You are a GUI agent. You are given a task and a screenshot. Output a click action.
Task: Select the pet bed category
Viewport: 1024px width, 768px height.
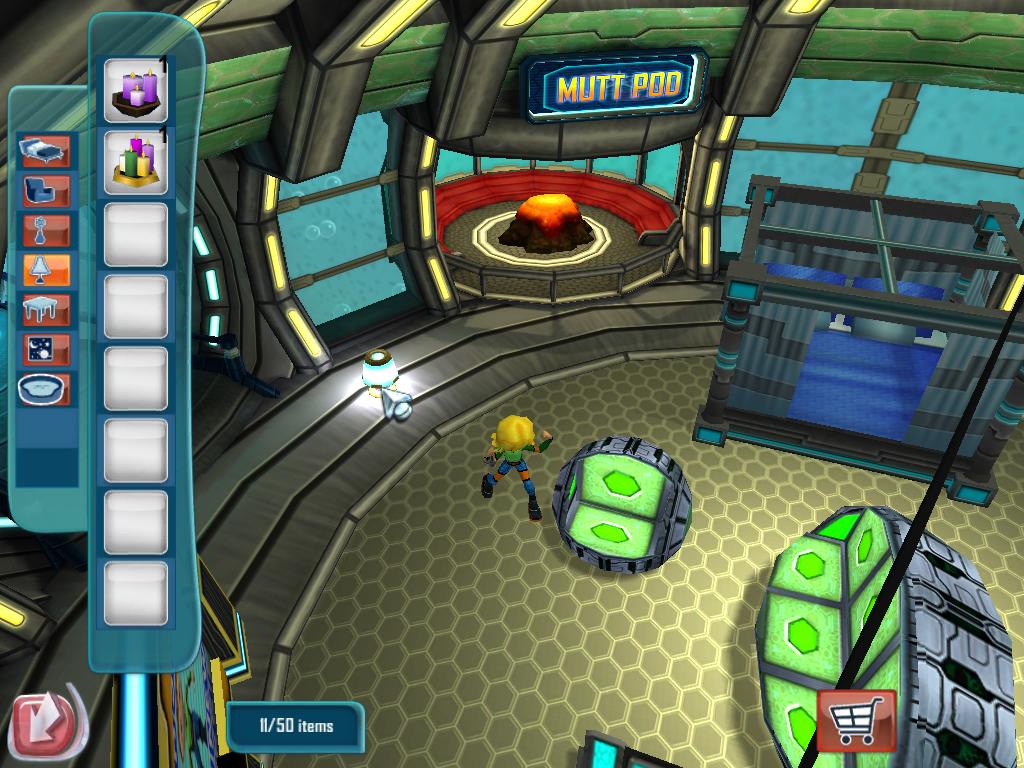click(46, 388)
